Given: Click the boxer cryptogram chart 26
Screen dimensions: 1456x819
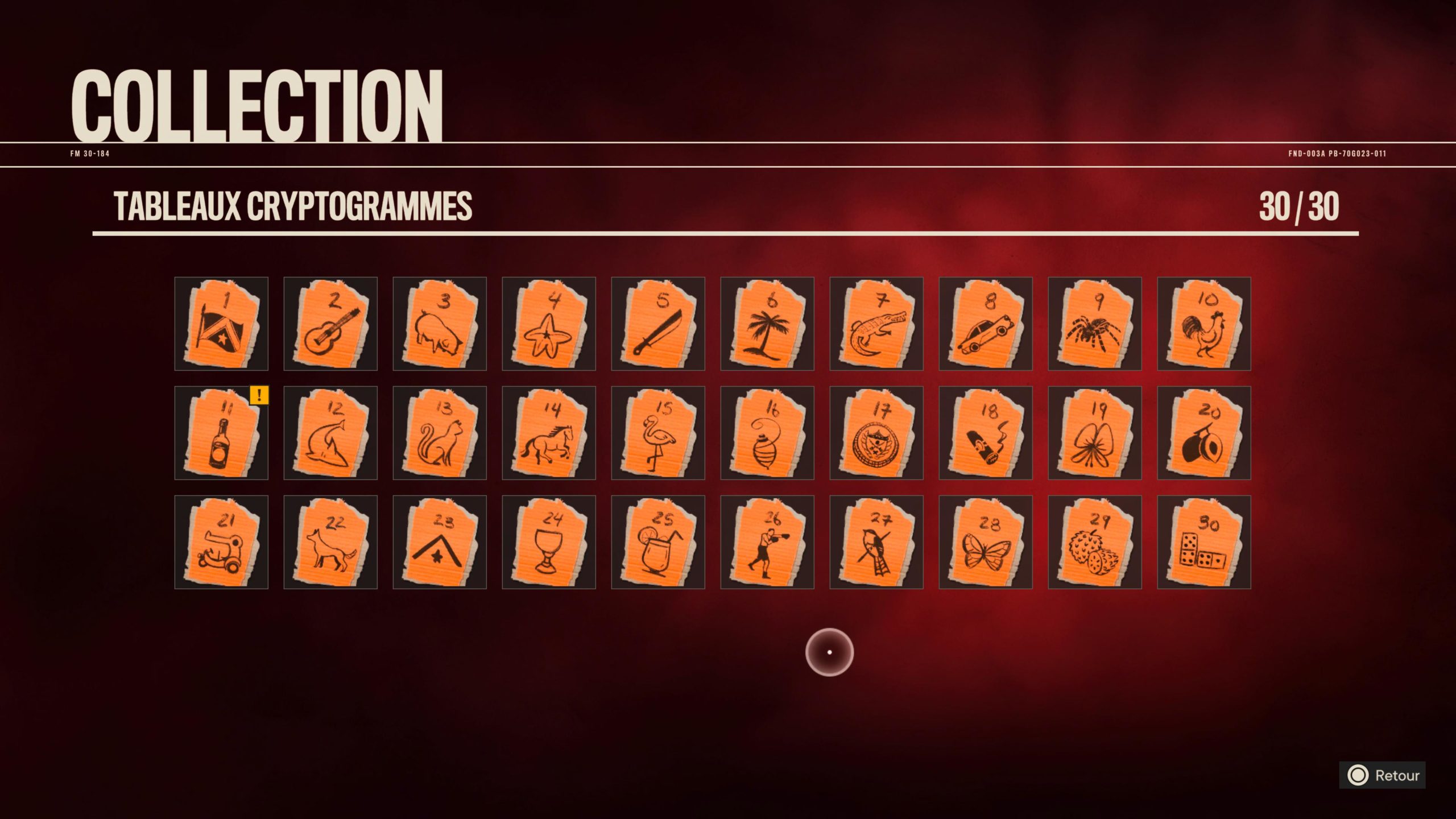Looking at the screenshot, I should tap(768, 543).
